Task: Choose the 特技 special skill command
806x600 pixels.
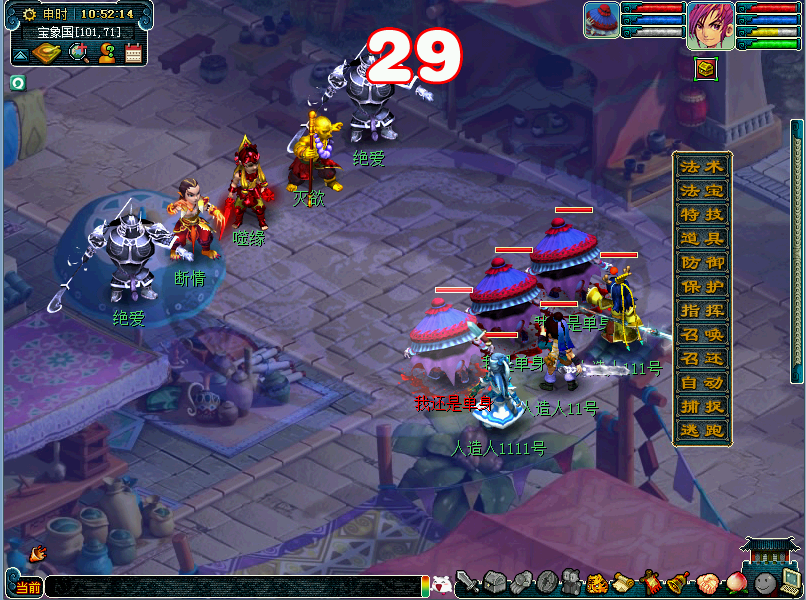Action: click(701, 214)
